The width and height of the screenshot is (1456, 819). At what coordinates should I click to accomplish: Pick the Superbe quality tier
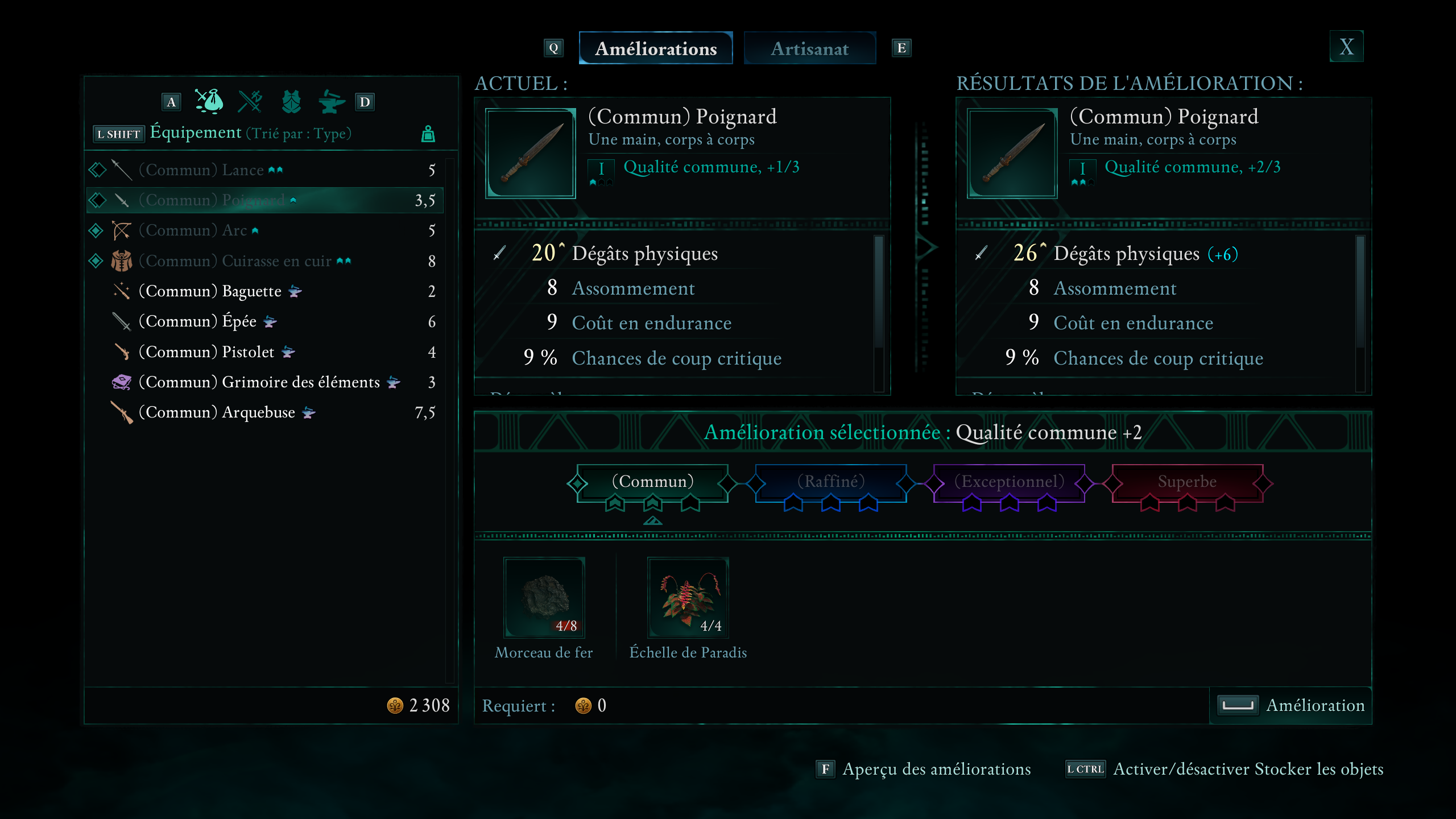click(1187, 482)
